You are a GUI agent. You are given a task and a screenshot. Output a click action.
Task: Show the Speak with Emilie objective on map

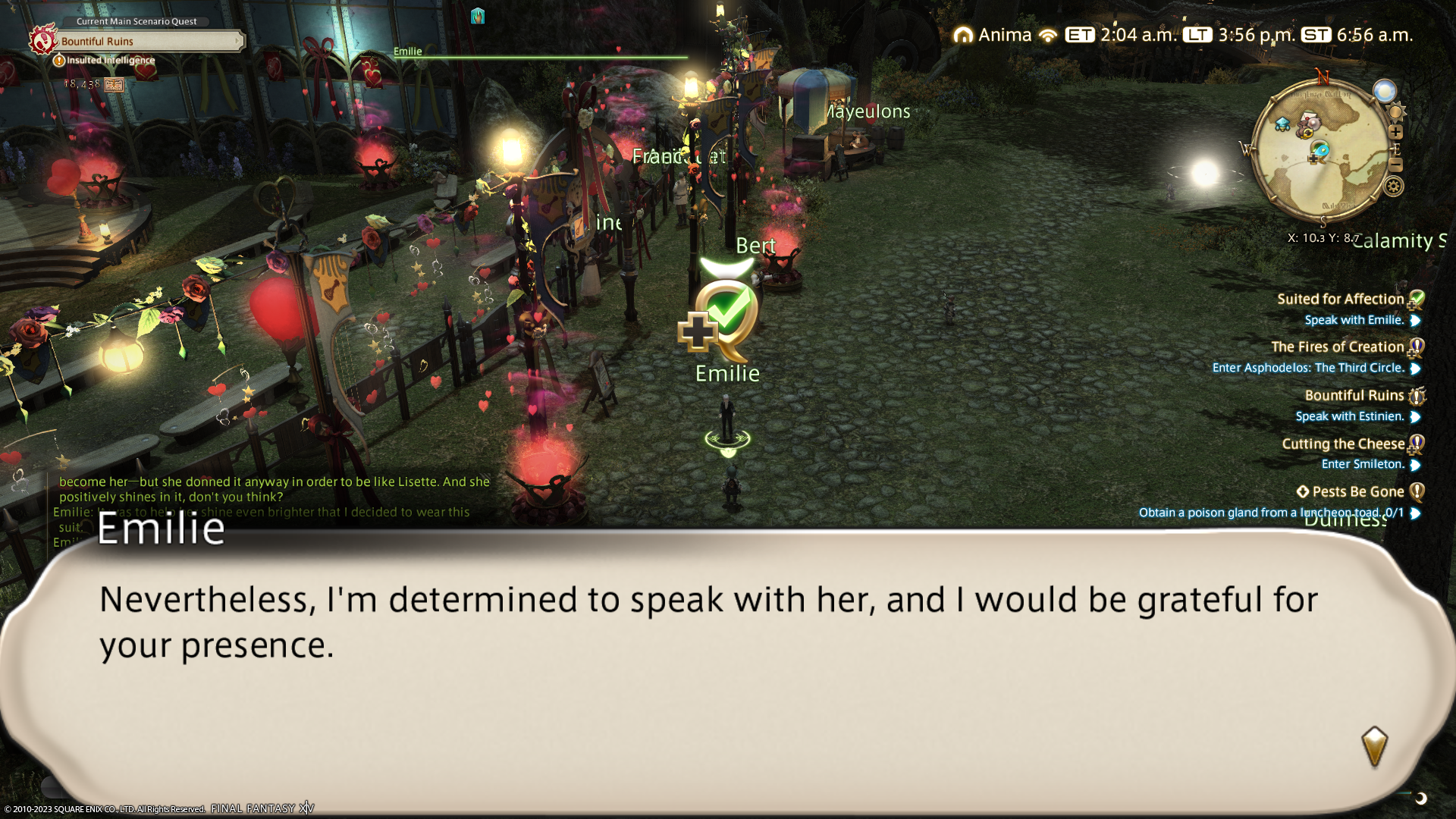[x=1354, y=320]
